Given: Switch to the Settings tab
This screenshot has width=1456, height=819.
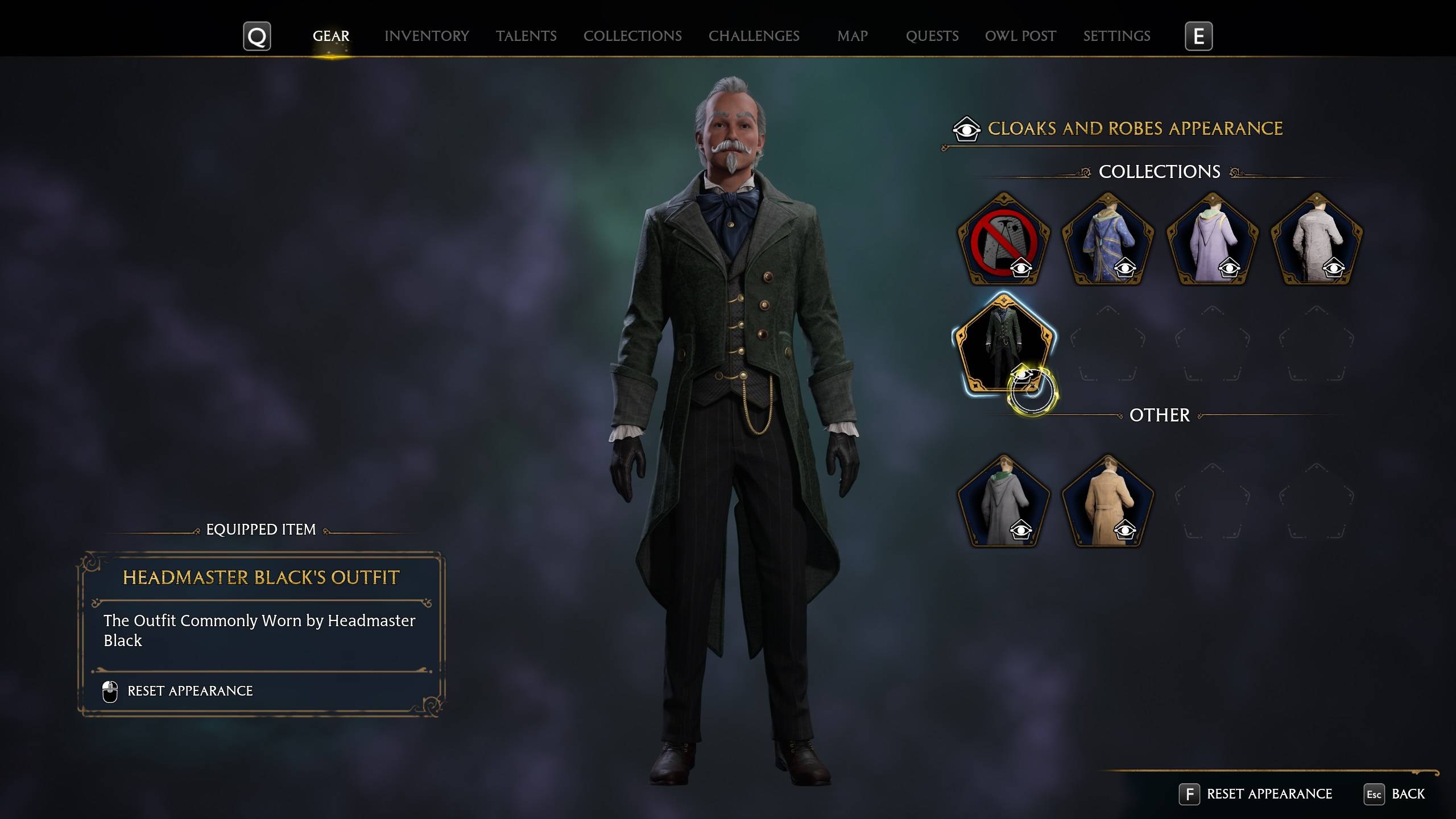Looking at the screenshot, I should (1116, 36).
